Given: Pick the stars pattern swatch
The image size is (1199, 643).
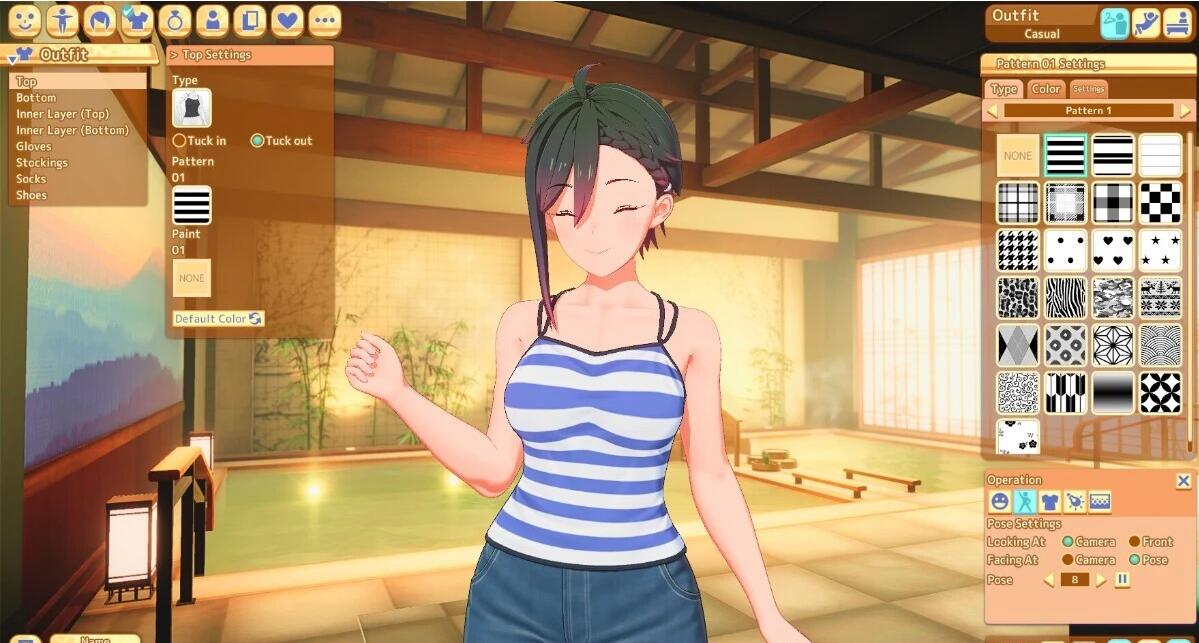Looking at the screenshot, I should [x=1160, y=250].
